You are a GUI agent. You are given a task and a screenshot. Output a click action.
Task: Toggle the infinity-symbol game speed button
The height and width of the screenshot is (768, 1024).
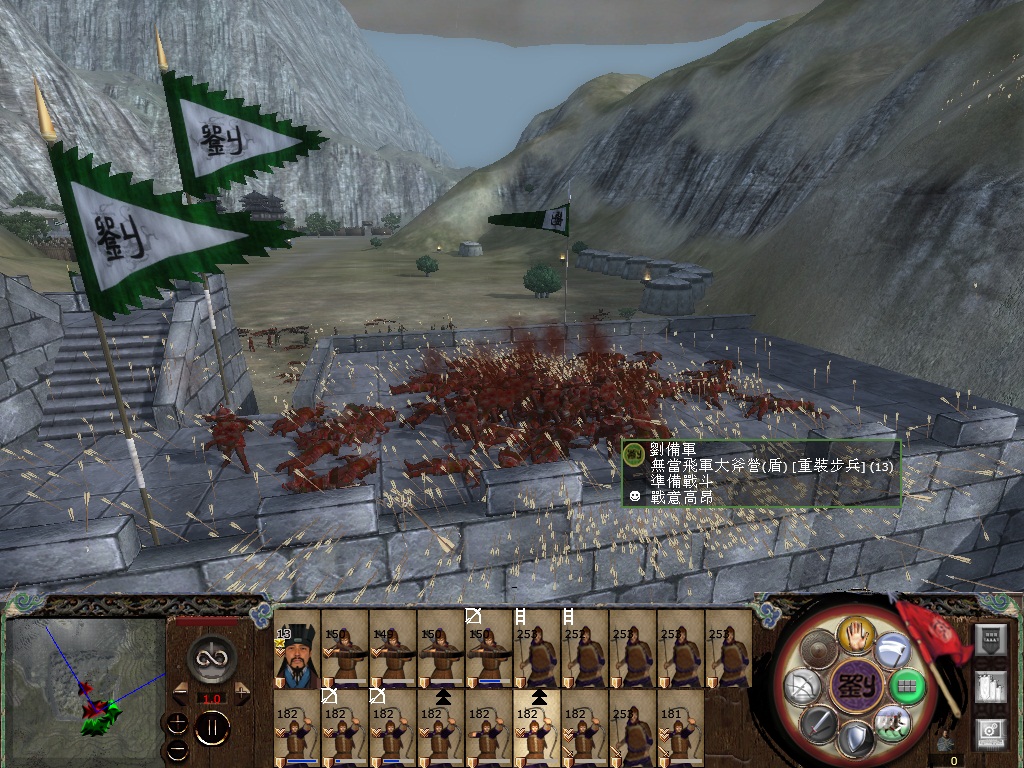pyautogui.click(x=211, y=656)
